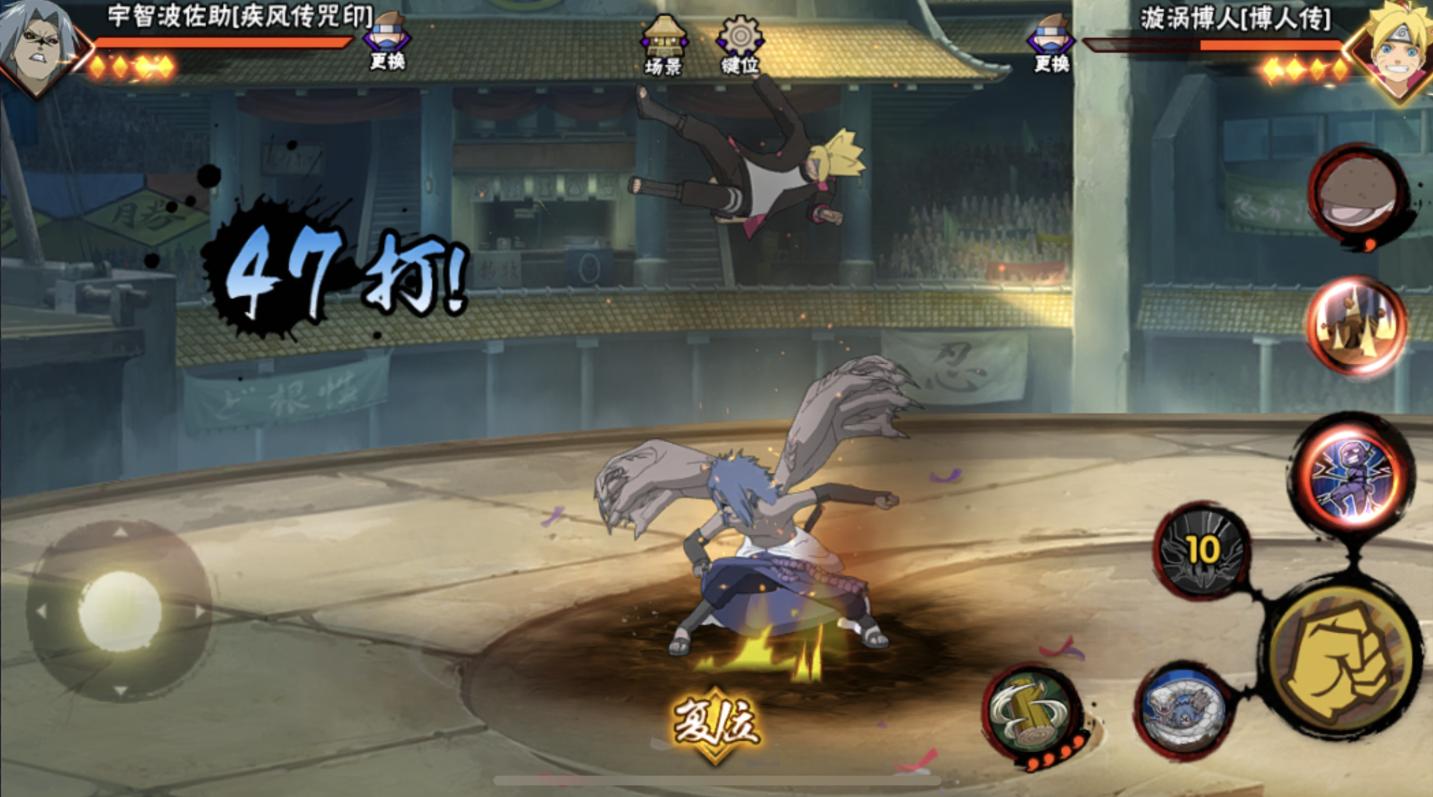This screenshot has width=1433, height=797.
Task: Select Boruto's character portrait
Action: pyautogui.click(x=1393, y=45)
